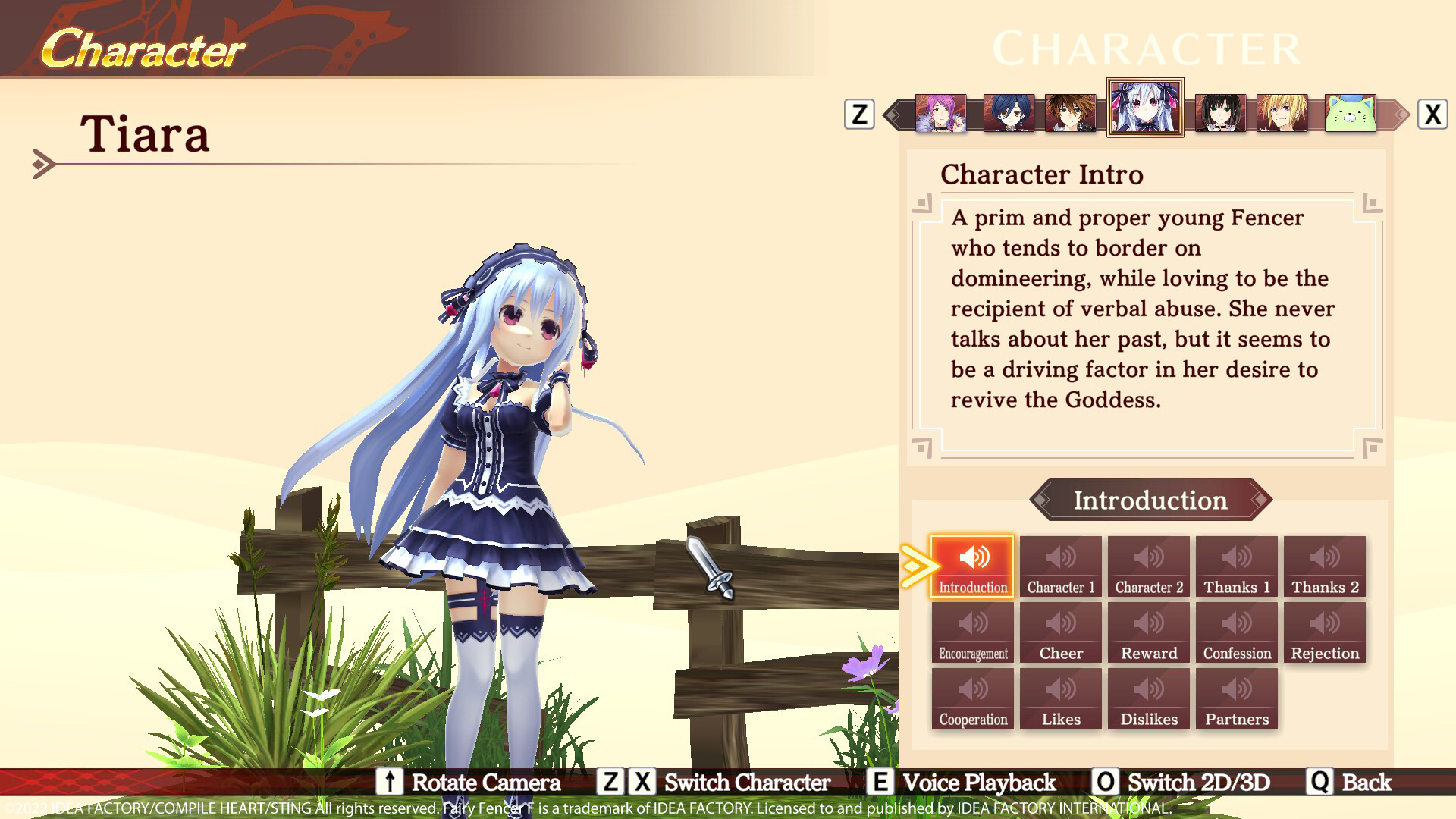Select the pink-haired character portrait tab
1456x819 pixels.
(x=940, y=114)
